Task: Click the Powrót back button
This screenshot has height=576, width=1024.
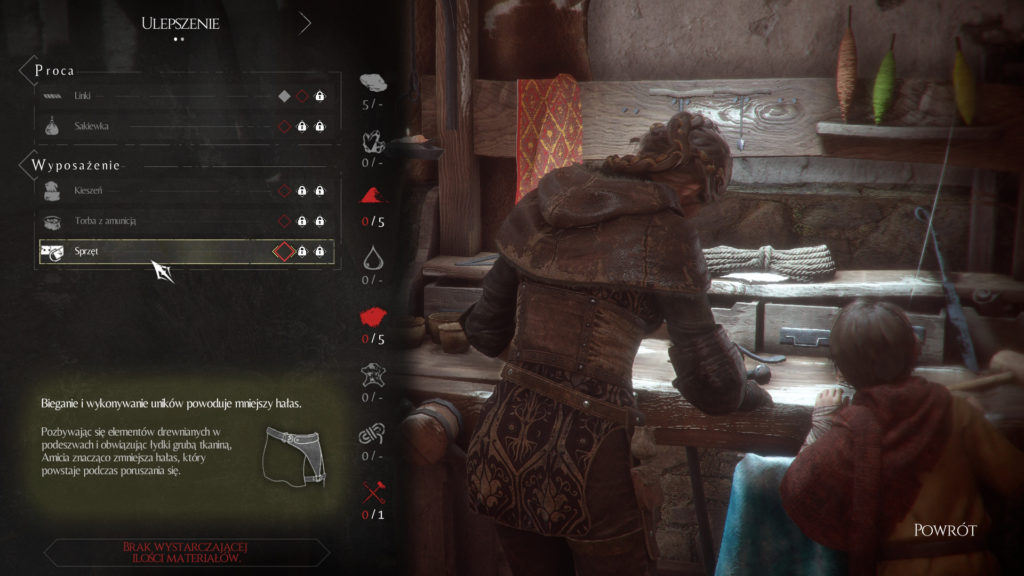Action: point(944,530)
